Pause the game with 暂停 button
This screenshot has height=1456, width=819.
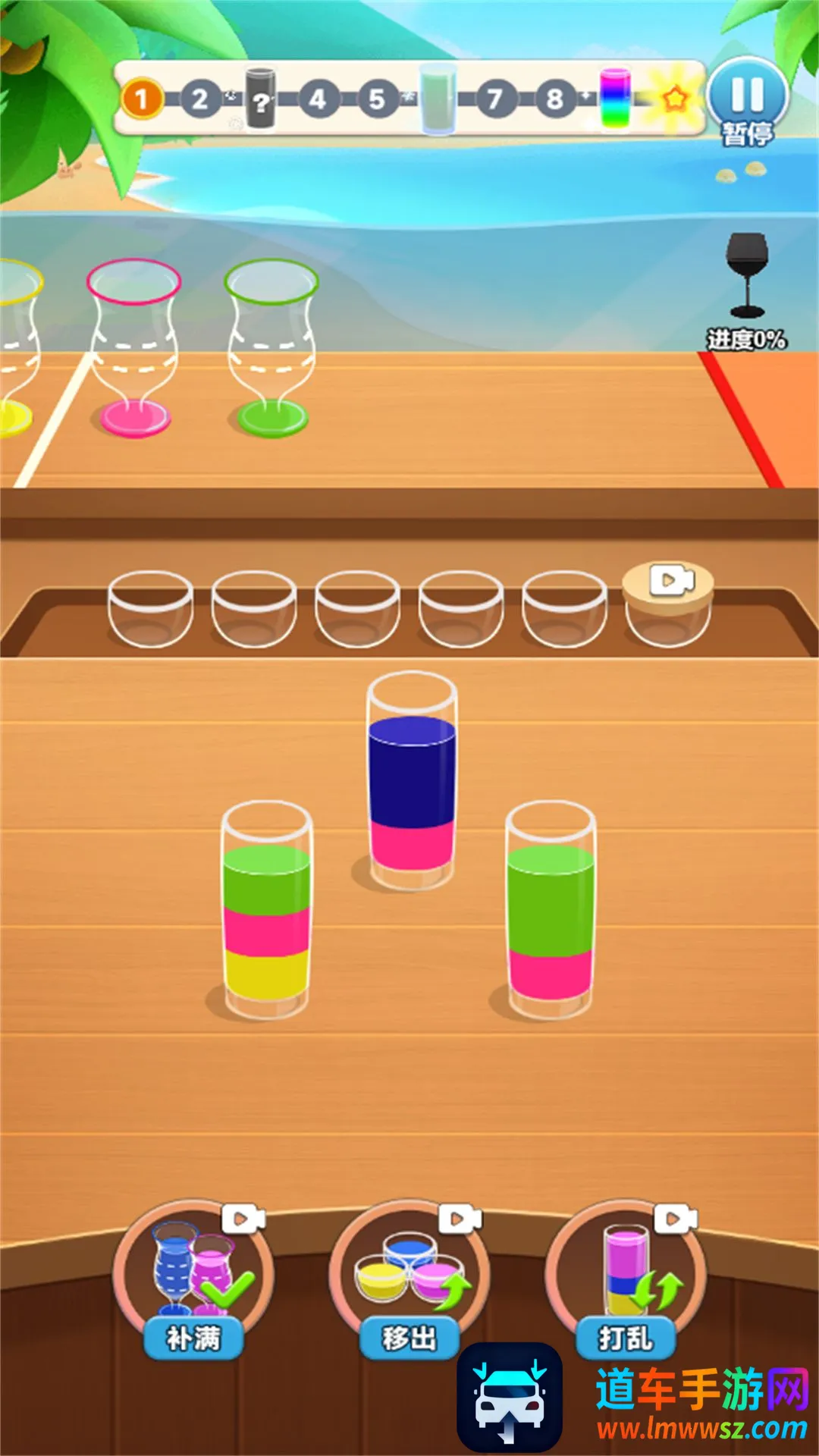748,99
